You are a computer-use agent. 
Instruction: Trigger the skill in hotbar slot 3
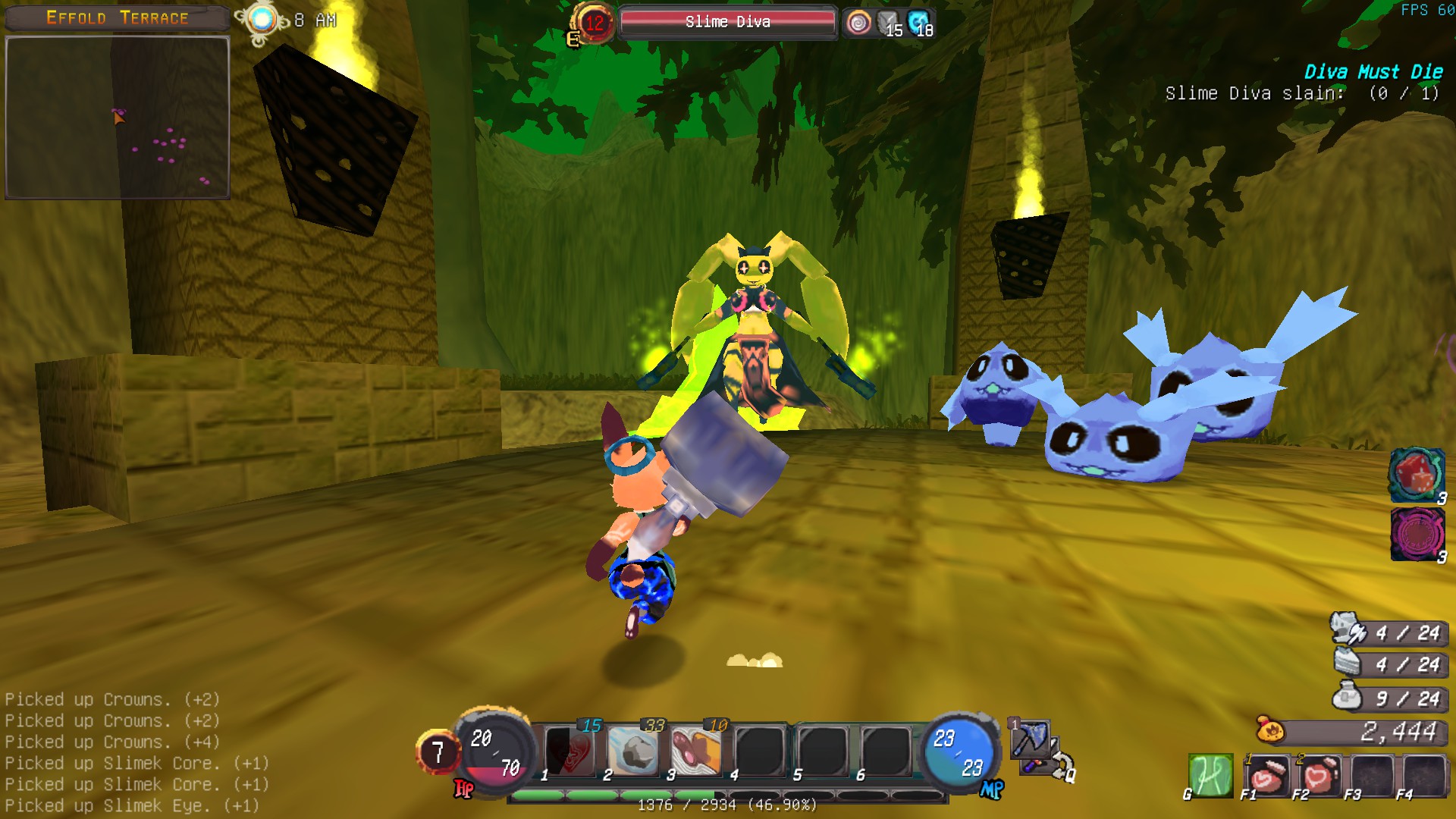(696, 751)
